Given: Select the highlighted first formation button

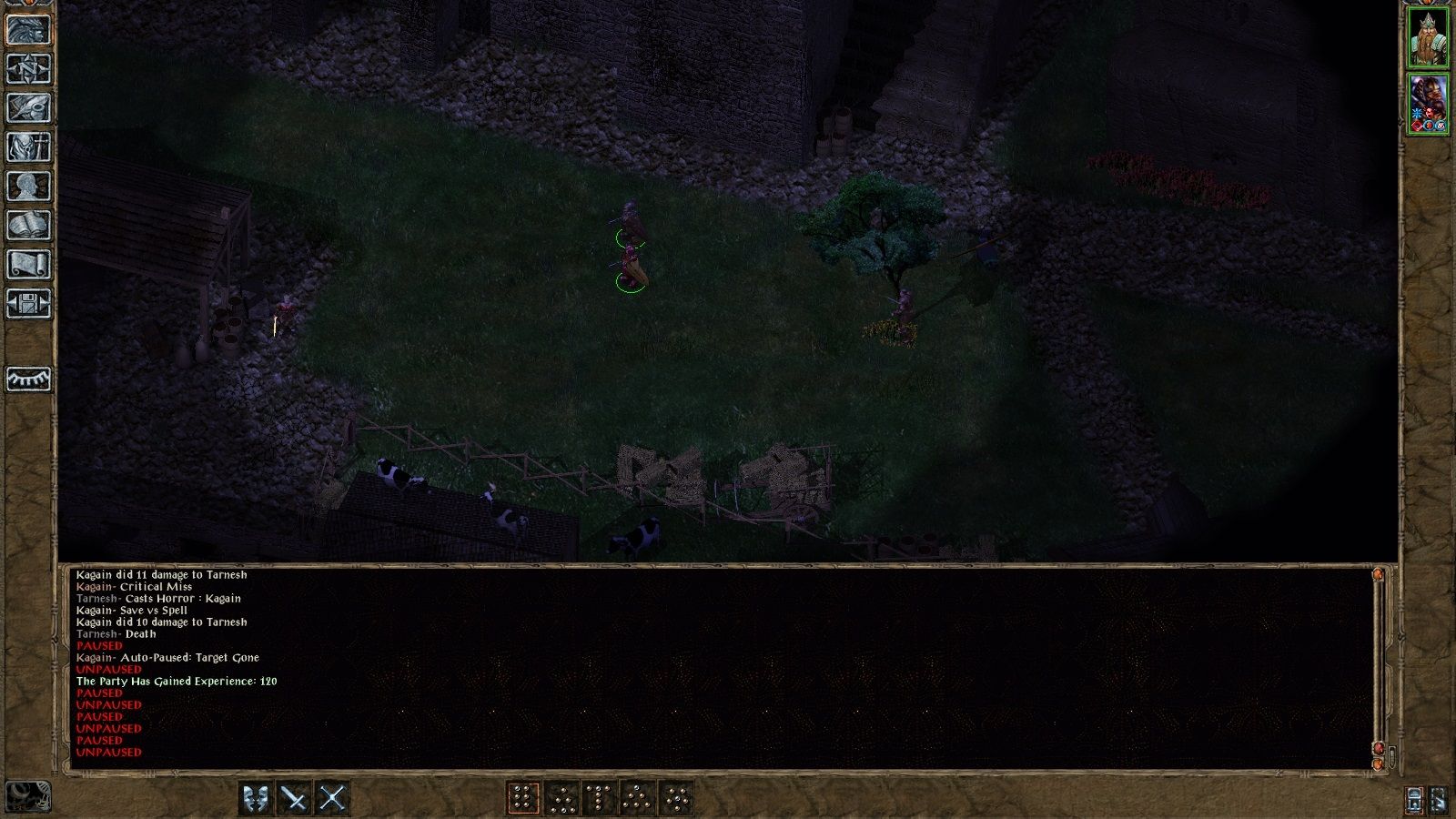Looking at the screenshot, I should (x=524, y=798).
